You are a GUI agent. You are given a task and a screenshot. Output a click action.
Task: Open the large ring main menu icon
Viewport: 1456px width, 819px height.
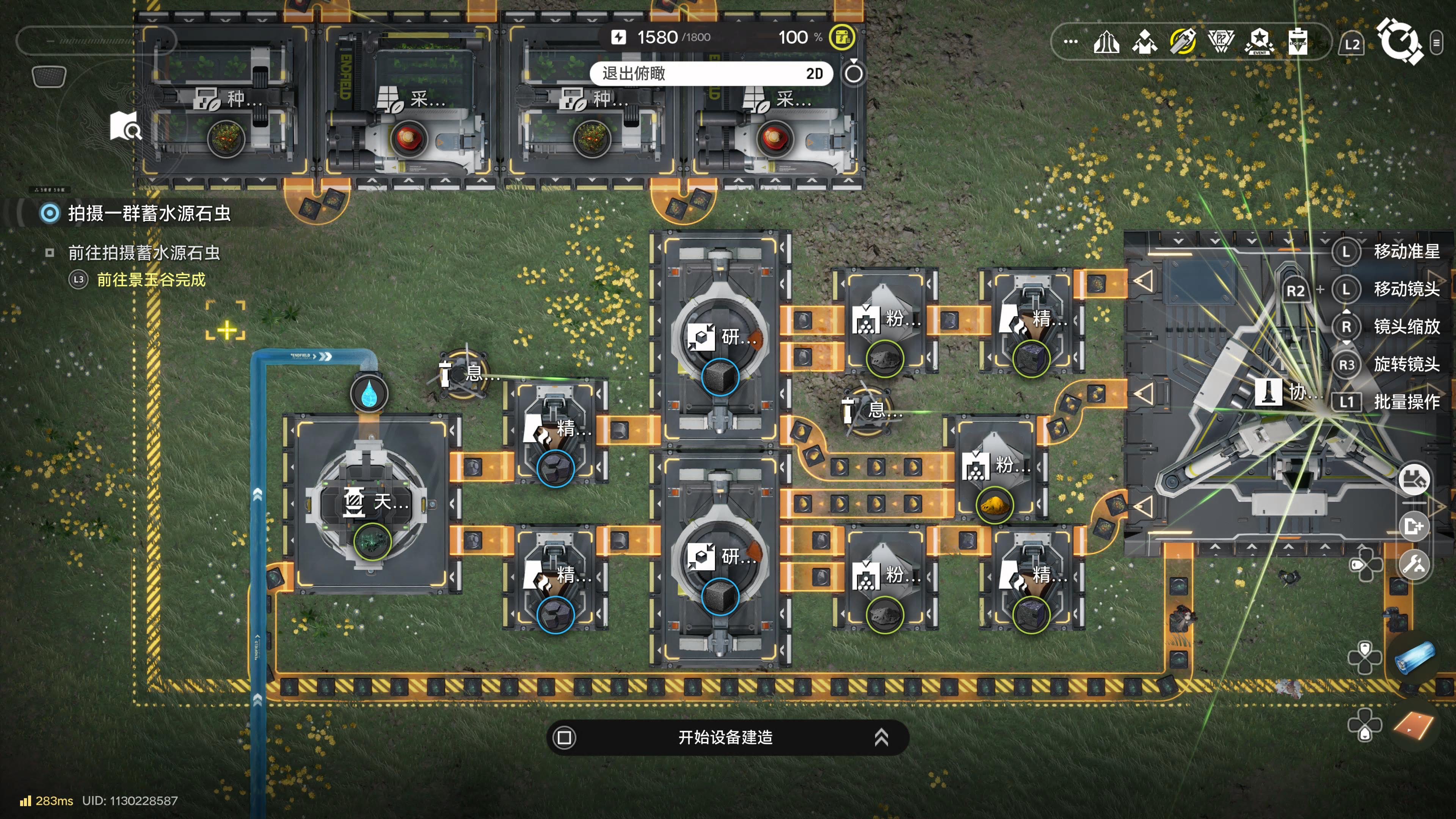tap(1399, 41)
